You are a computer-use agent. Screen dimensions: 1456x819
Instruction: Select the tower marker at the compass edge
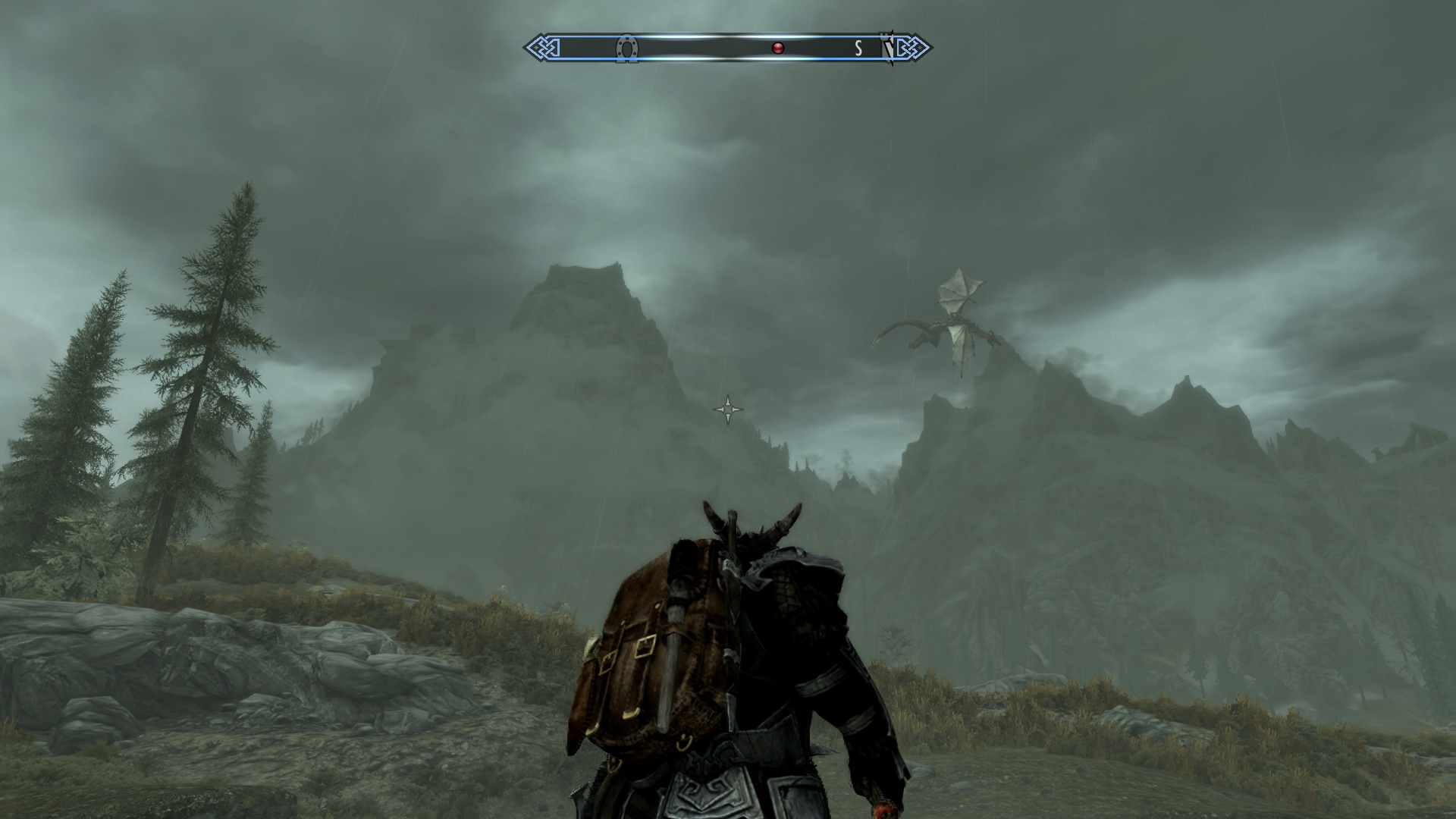pos(886,49)
